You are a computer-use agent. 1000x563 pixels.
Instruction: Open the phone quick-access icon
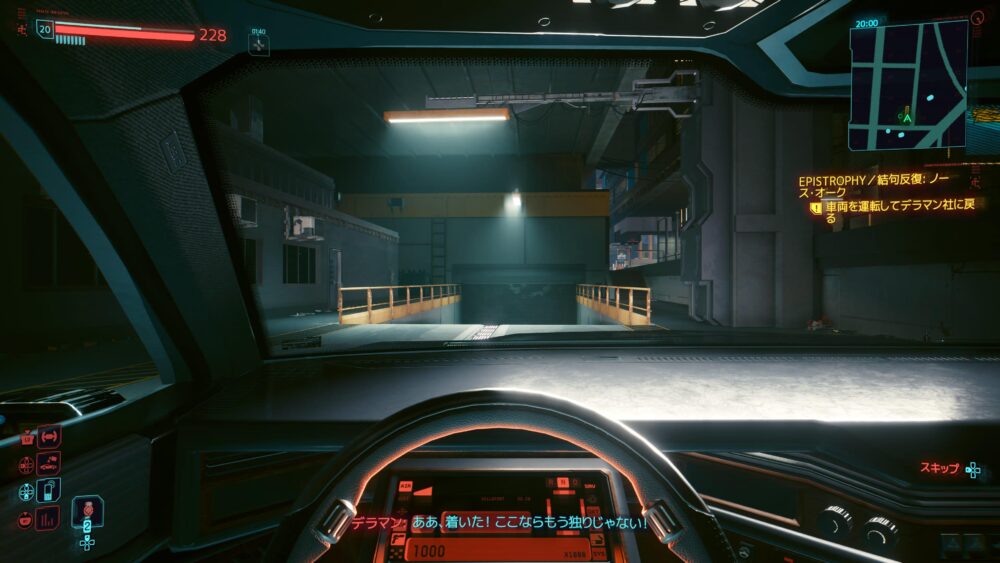coord(47,491)
